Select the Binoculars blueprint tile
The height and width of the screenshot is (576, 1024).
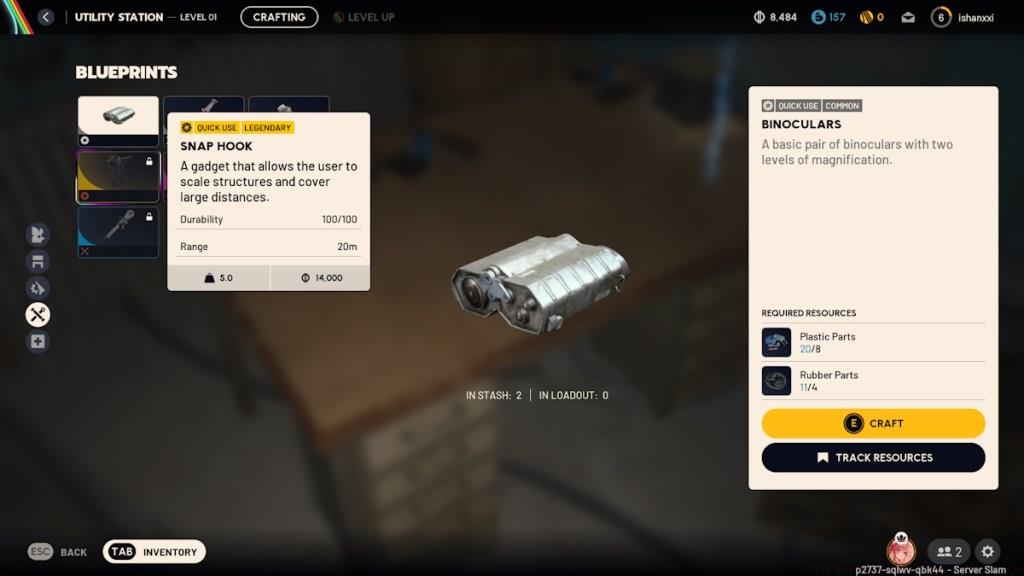point(118,120)
